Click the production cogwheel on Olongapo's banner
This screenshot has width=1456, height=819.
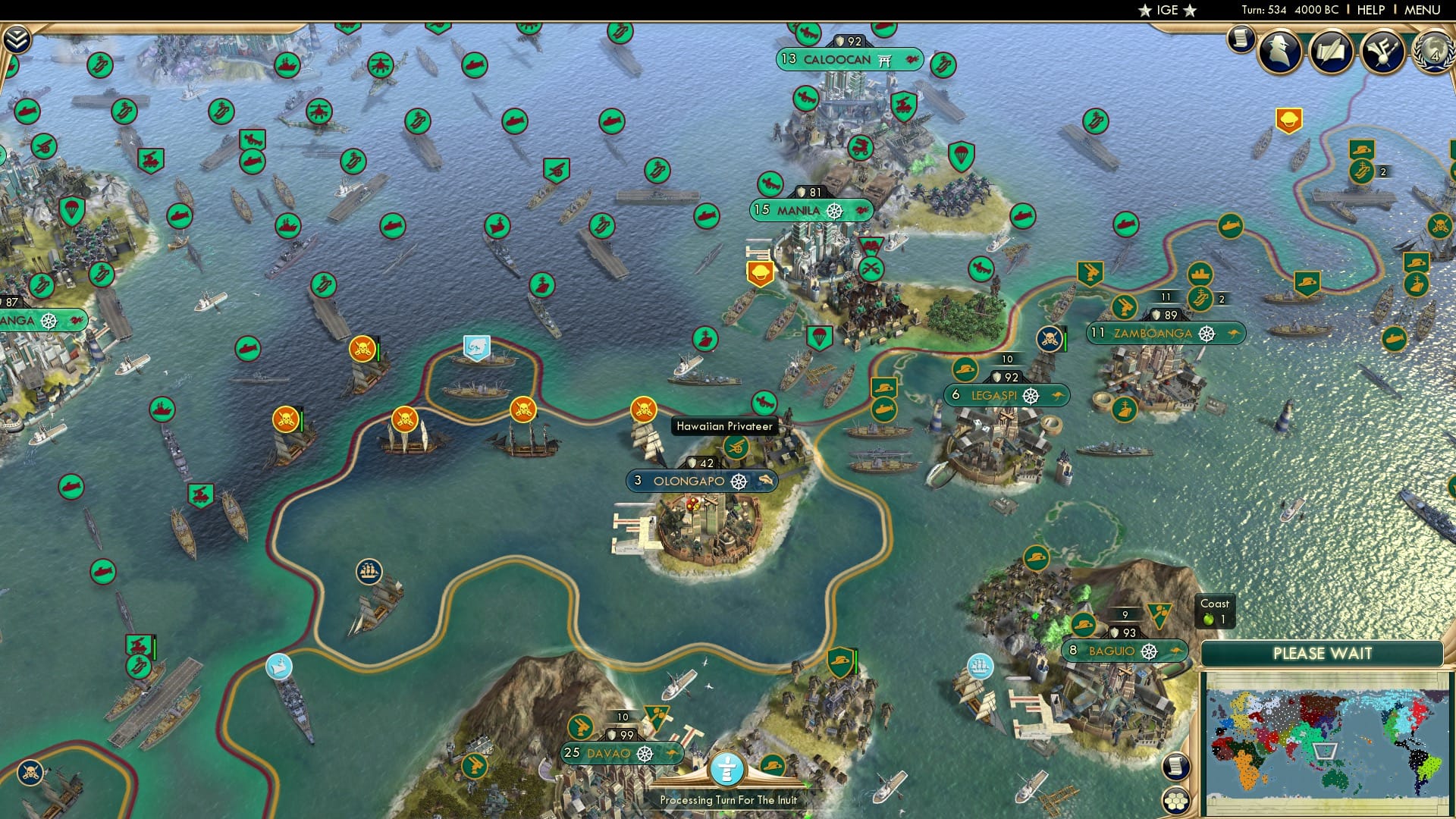[x=737, y=480]
